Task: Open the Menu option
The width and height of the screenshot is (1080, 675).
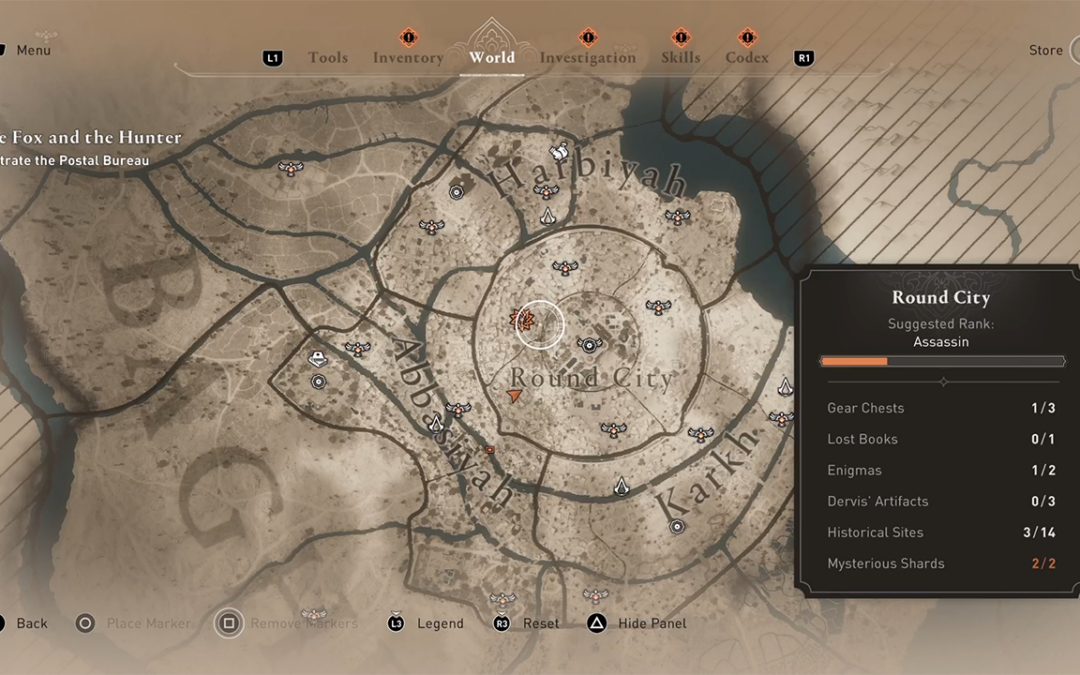Action: [x=33, y=50]
